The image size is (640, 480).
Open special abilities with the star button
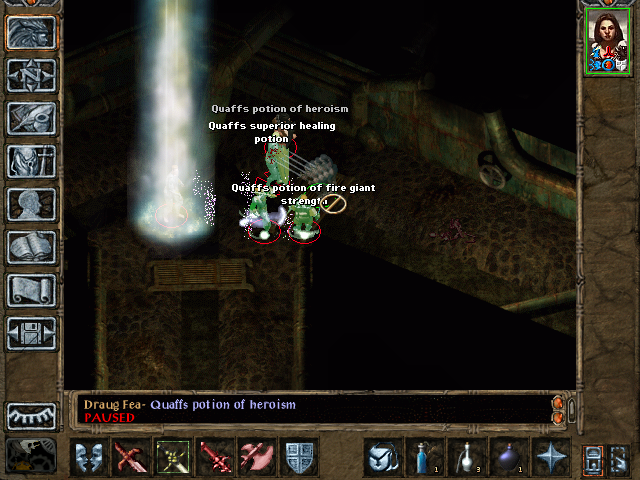click(550, 457)
